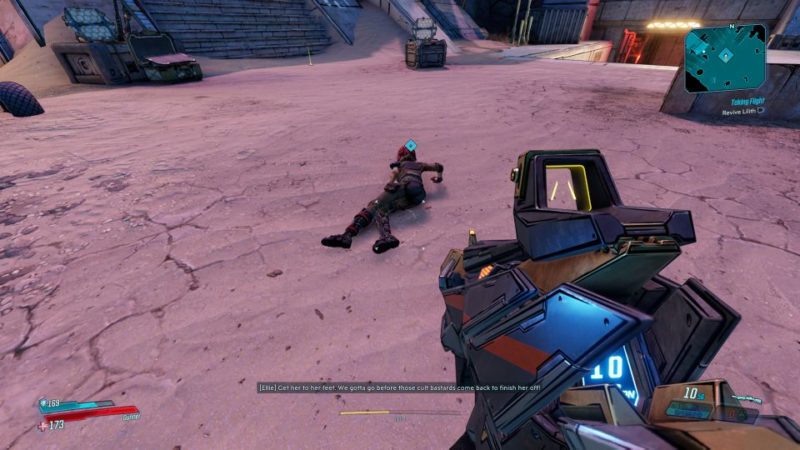Image resolution: width=800 pixels, height=450 pixels.
Task: Click the Revive Lilith objective checkbox
Action: click(762, 113)
